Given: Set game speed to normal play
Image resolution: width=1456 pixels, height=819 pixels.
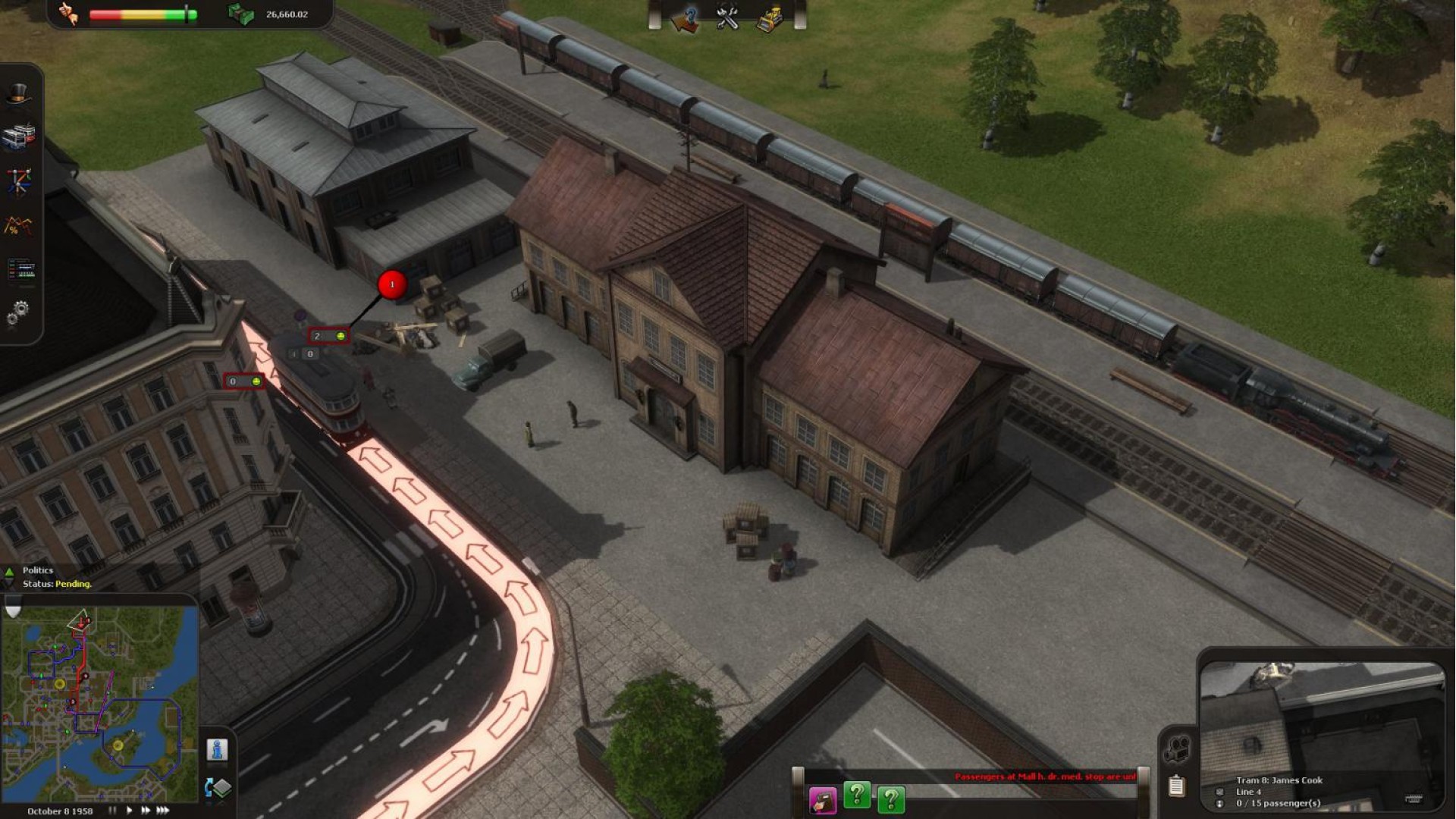Looking at the screenshot, I should coord(129,811).
